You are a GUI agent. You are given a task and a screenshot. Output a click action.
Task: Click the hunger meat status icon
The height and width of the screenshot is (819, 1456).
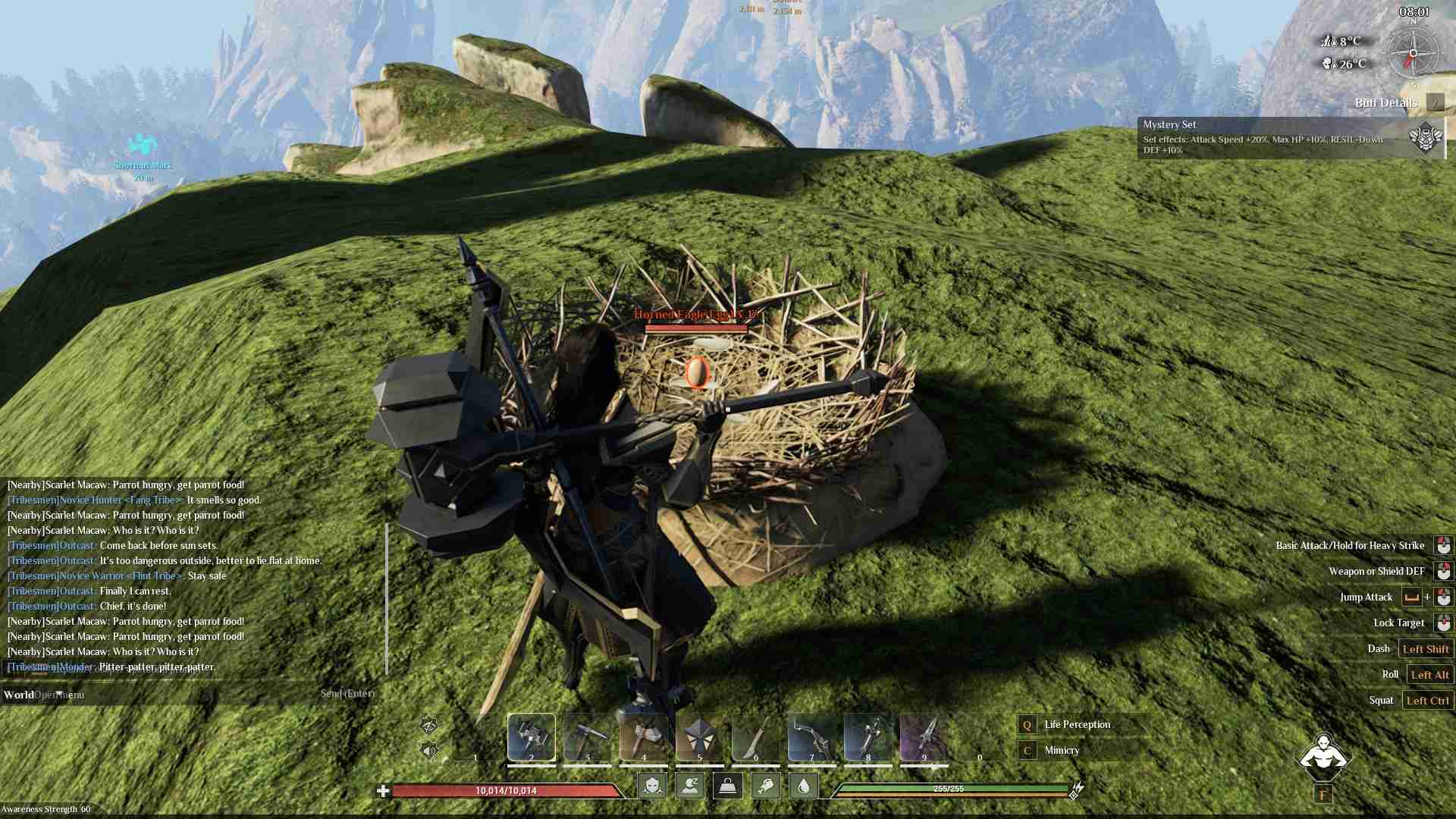[766, 786]
